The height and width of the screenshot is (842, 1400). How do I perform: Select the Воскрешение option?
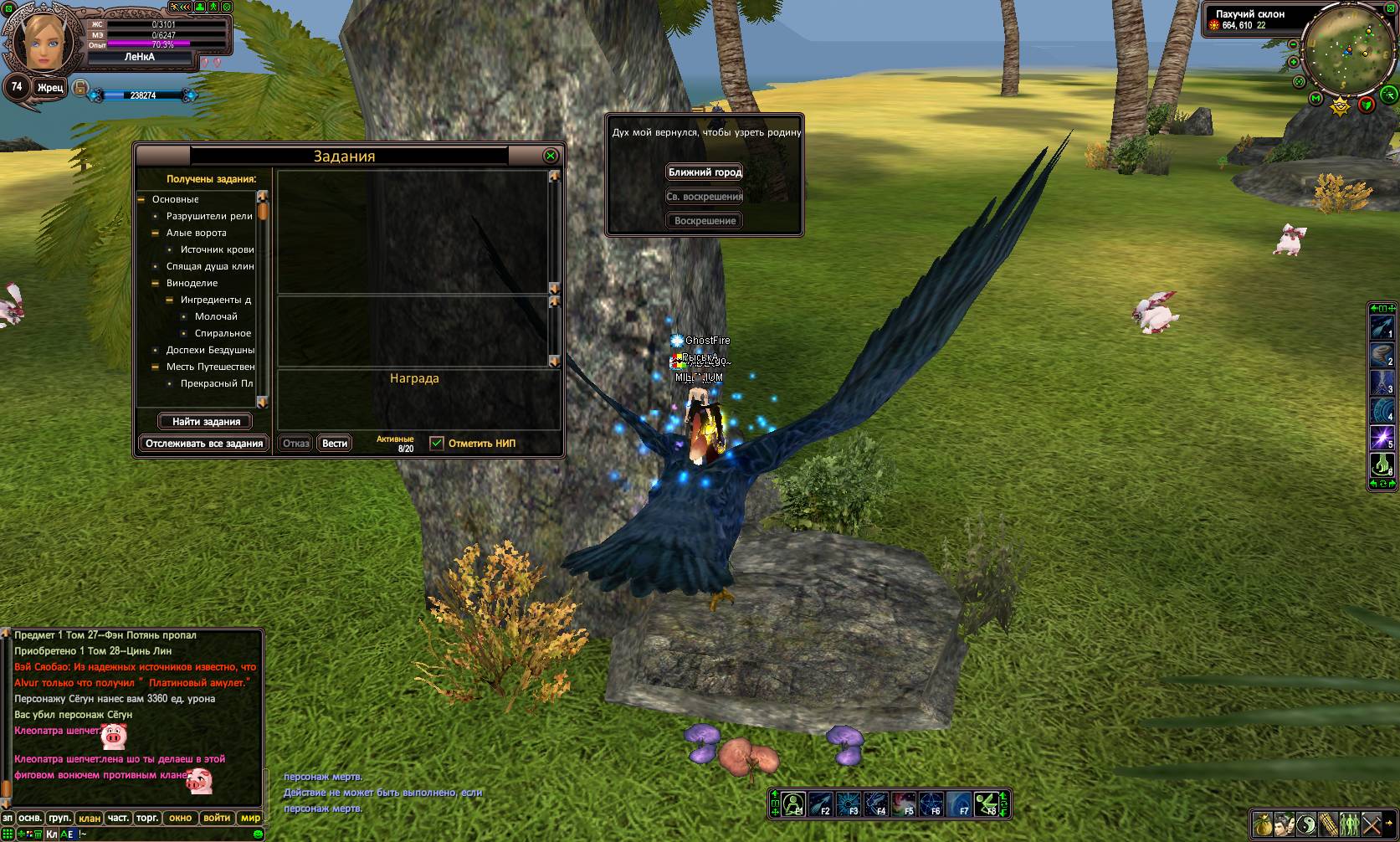[x=705, y=221]
